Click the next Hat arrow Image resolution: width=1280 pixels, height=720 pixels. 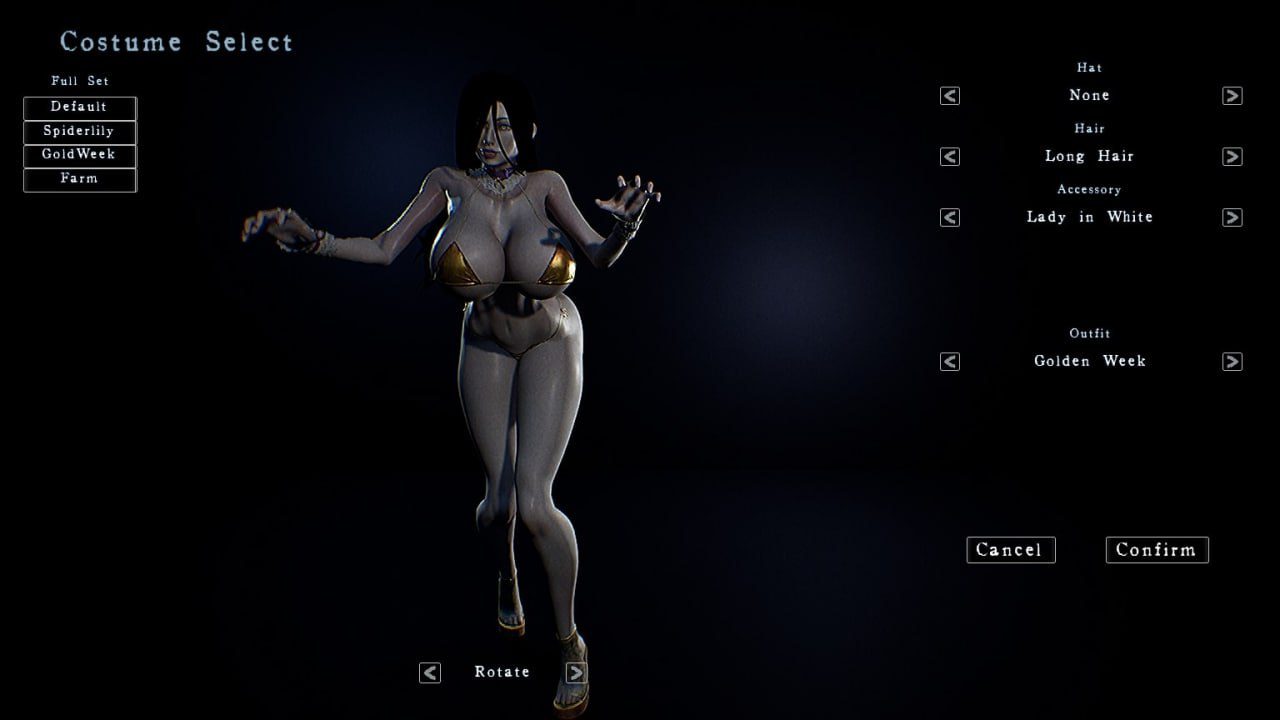(x=1232, y=96)
